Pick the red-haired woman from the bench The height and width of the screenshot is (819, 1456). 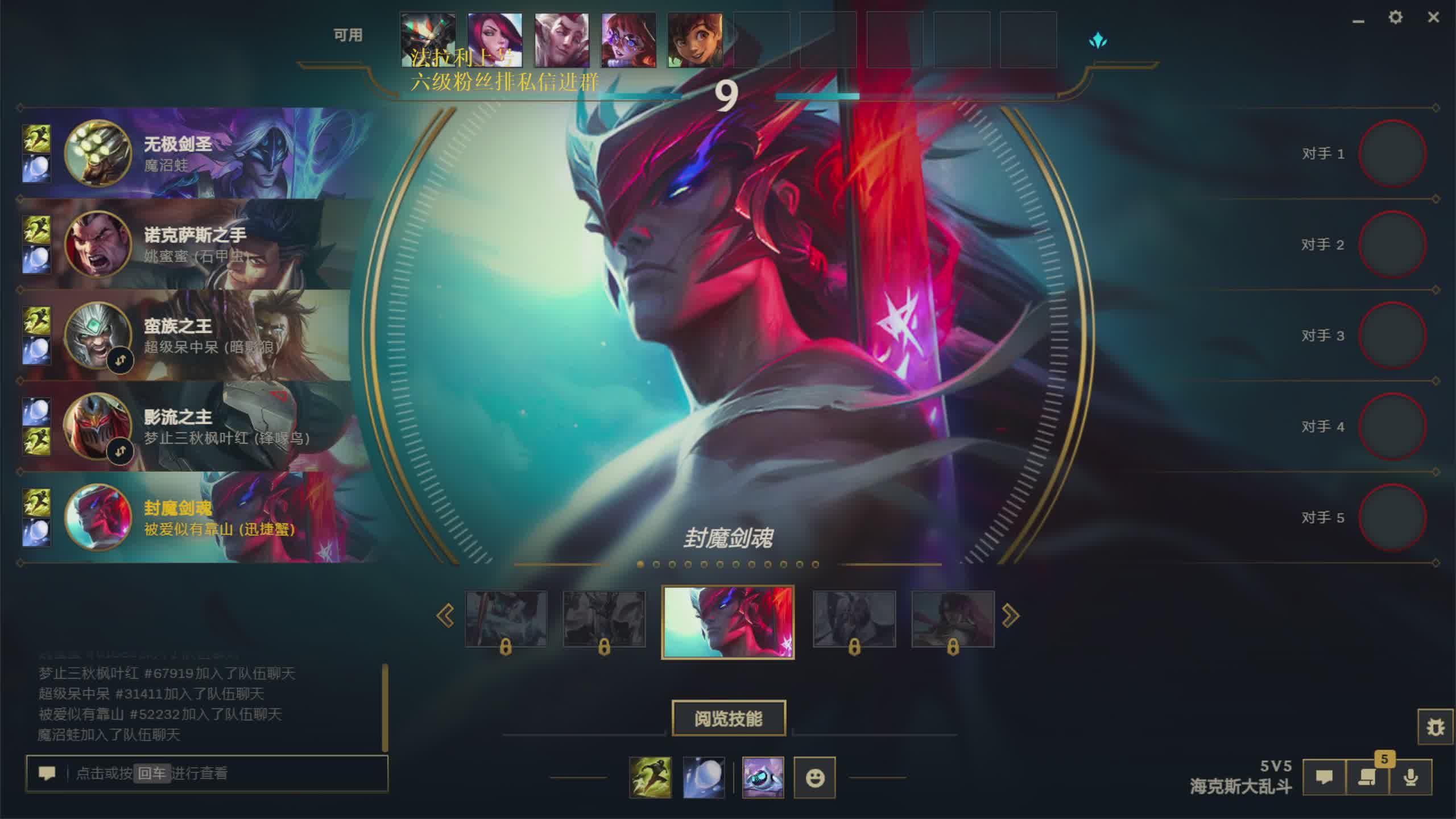point(495,40)
